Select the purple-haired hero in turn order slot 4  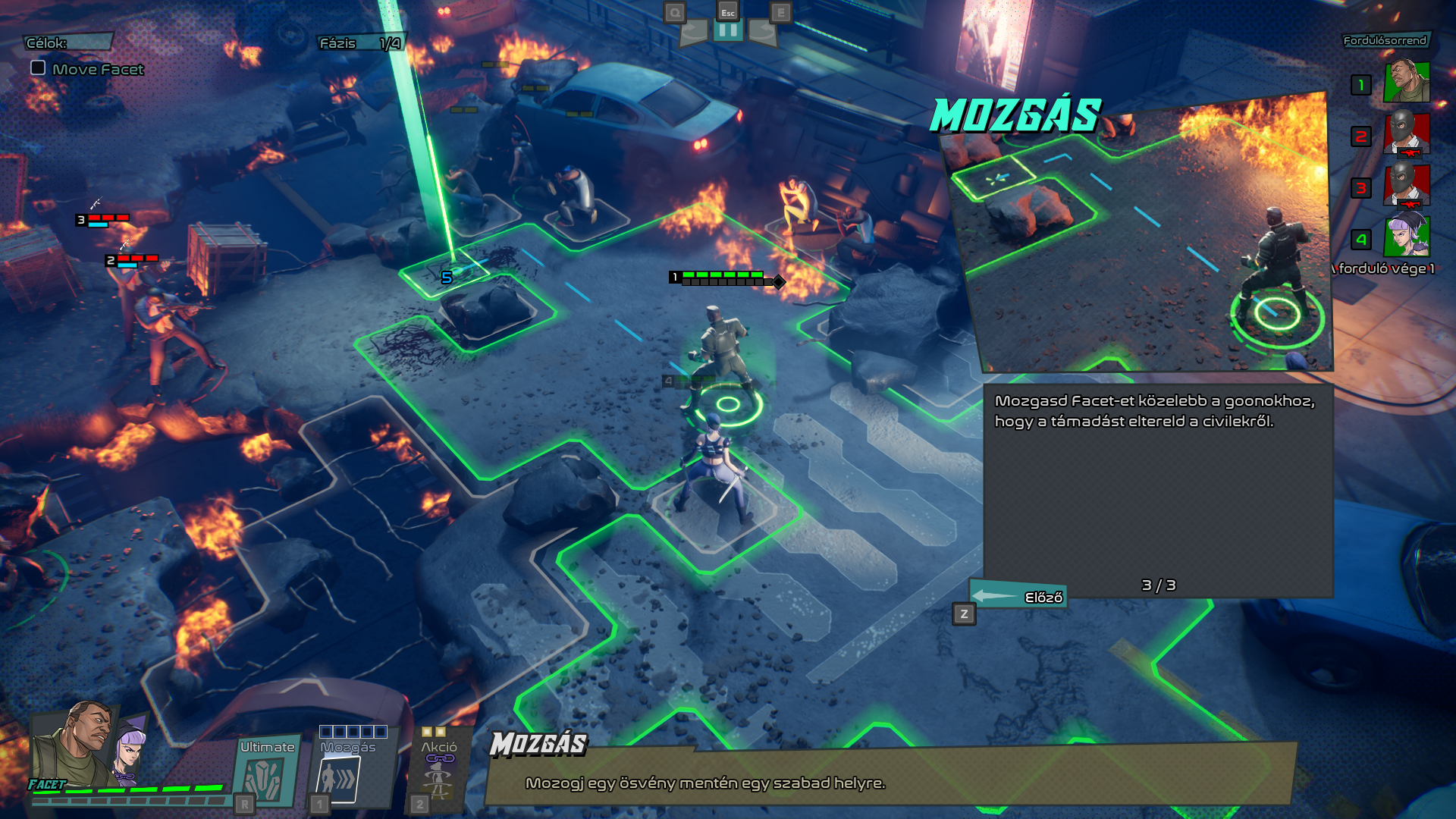pyautogui.click(x=1407, y=237)
